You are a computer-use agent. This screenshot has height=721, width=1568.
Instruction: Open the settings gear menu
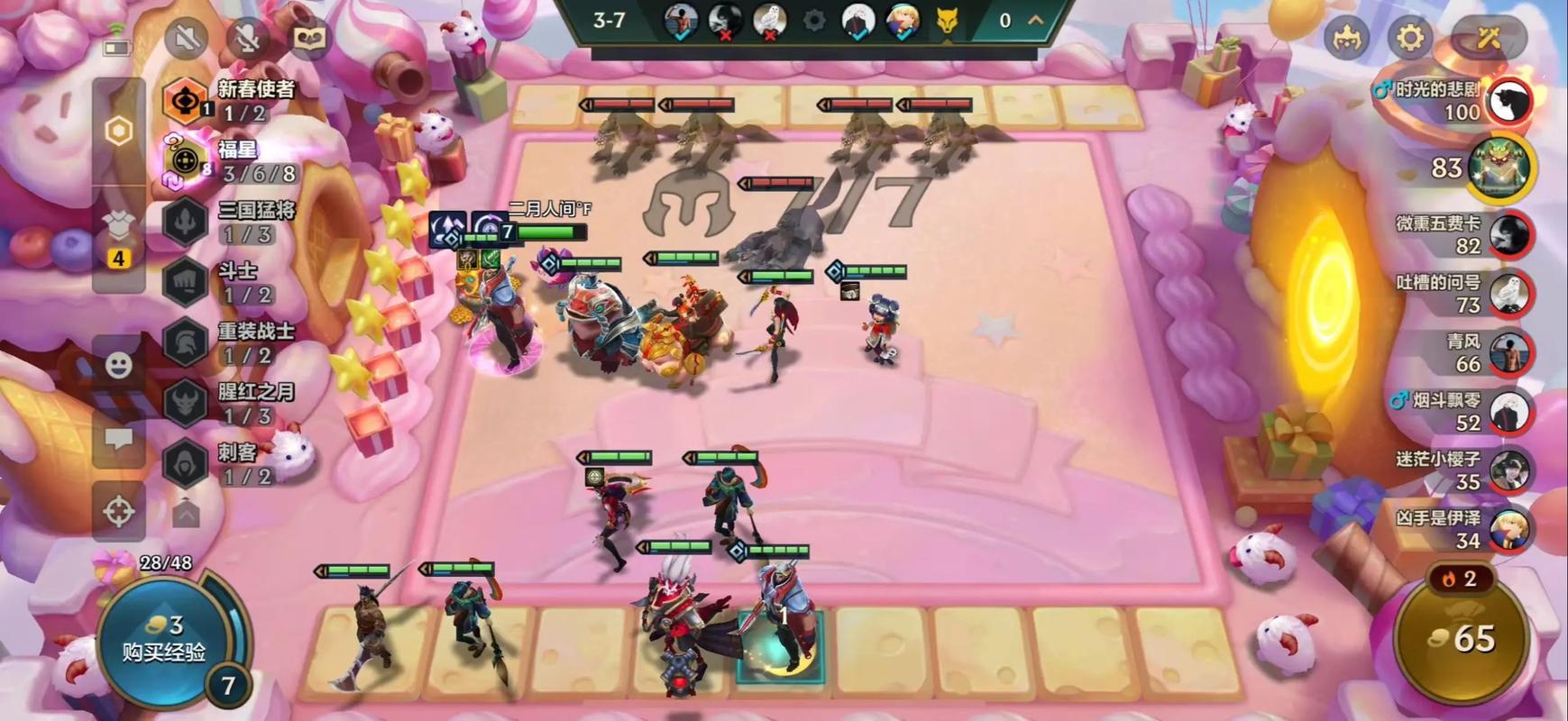(x=1410, y=38)
